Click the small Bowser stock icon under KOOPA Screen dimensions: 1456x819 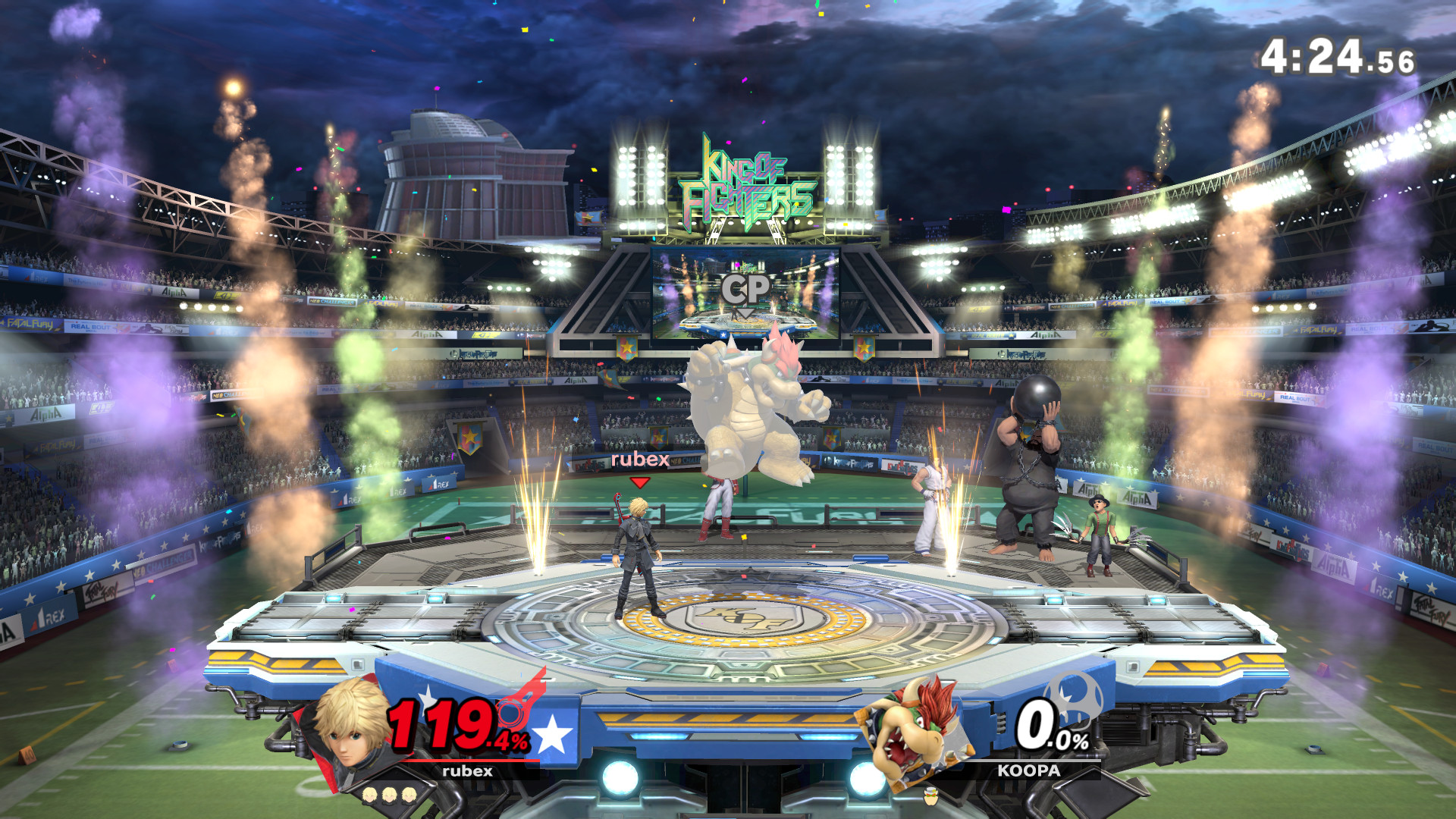931,798
